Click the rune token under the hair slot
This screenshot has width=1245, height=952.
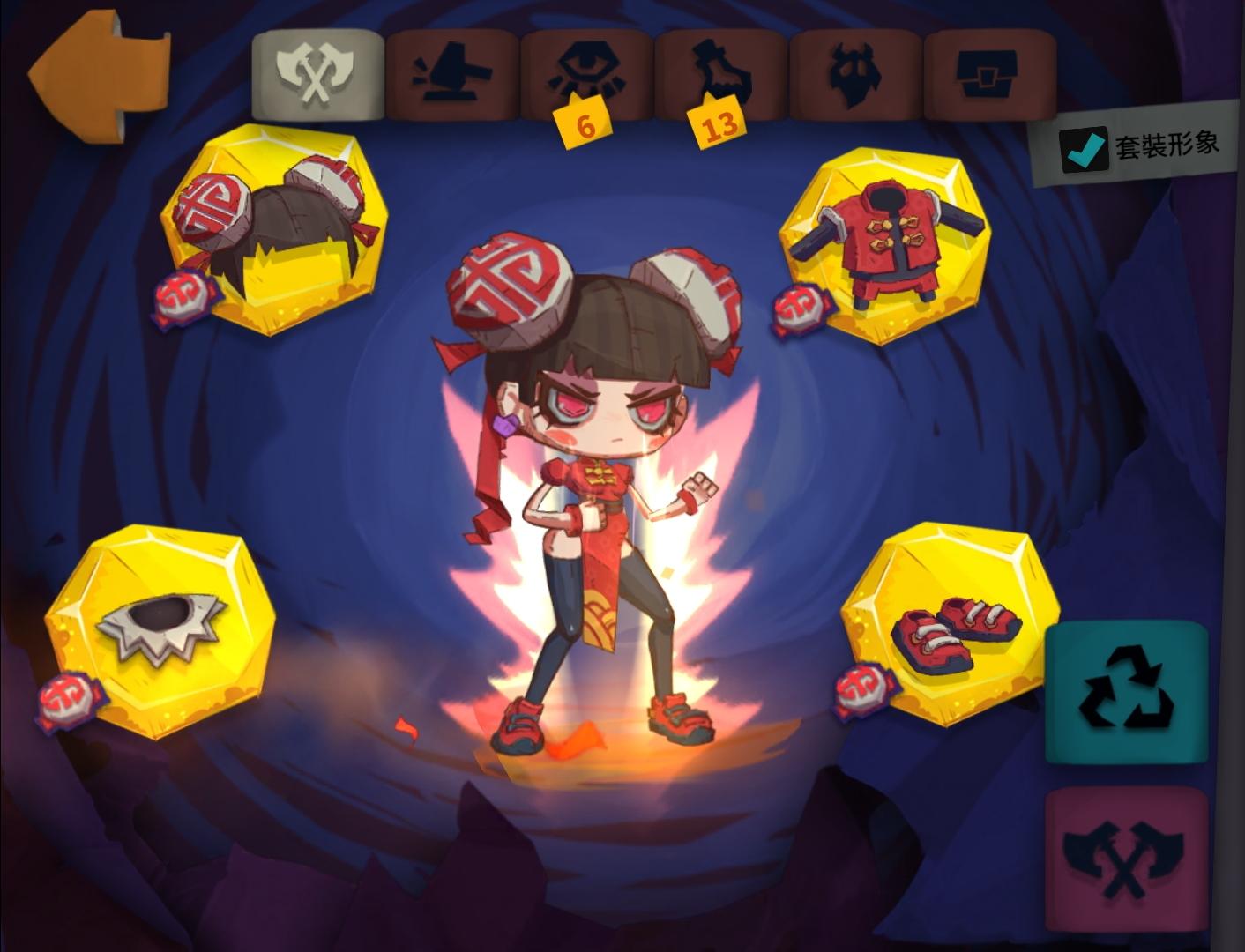coord(181,295)
